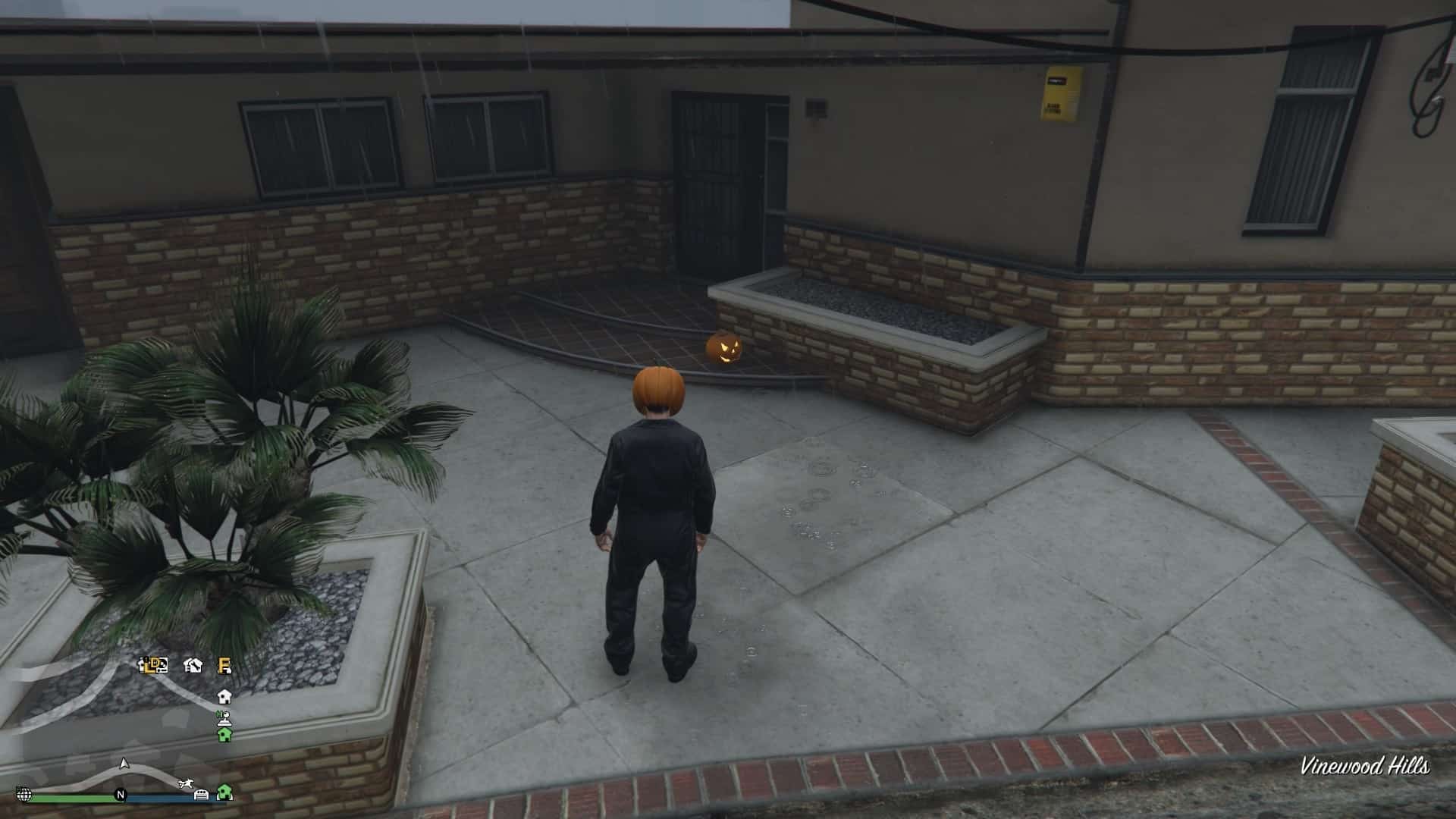Click the player arrow on the minimap
The width and height of the screenshot is (1456, 819).
click(124, 763)
